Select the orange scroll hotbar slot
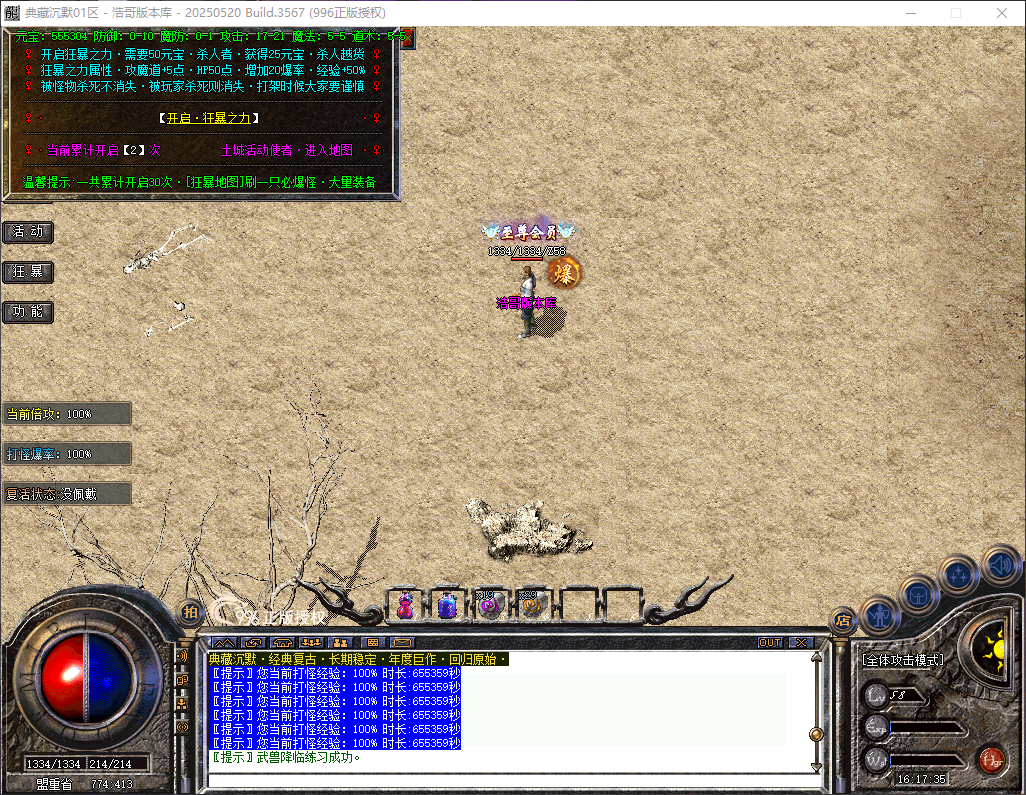This screenshot has height=795, width=1026. coord(531,604)
